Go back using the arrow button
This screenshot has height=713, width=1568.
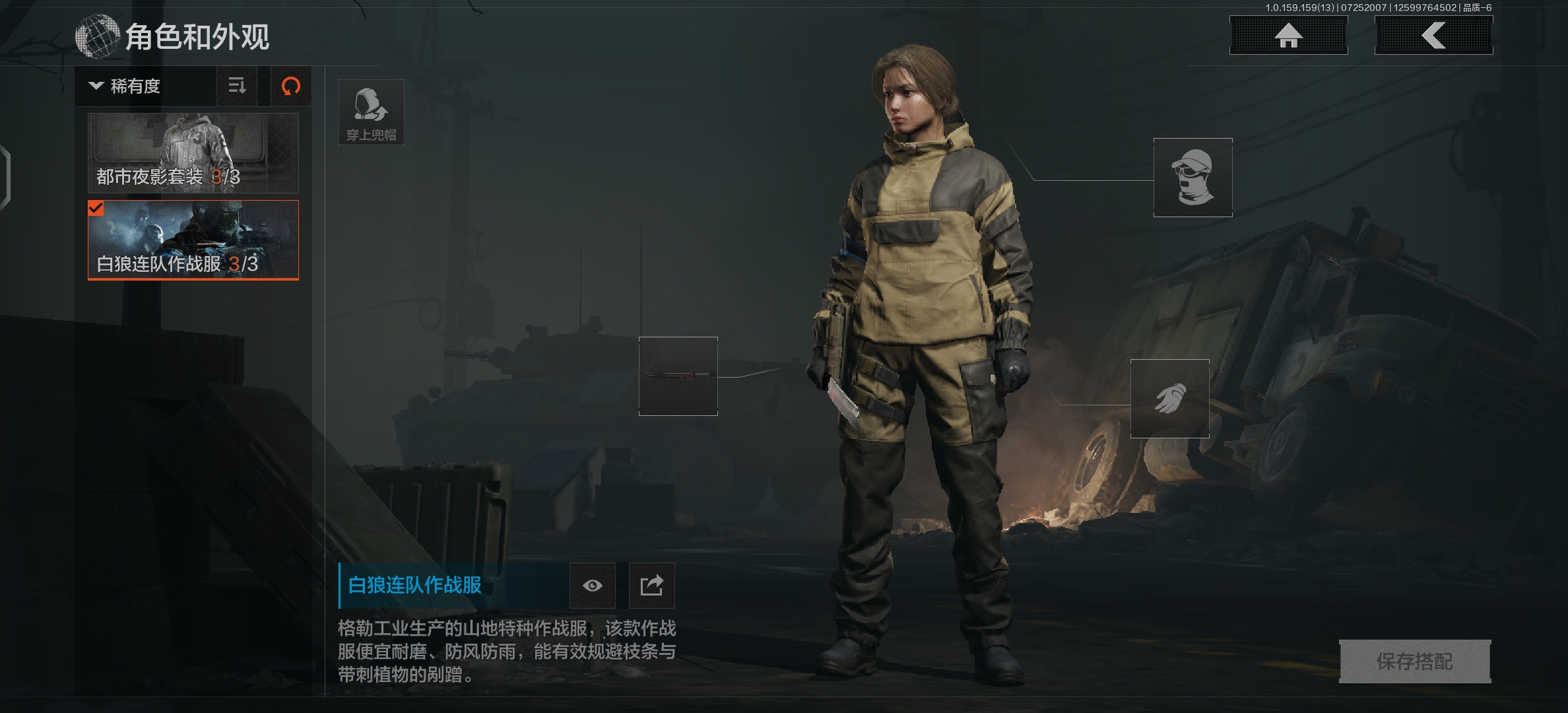pyautogui.click(x=1433, y=36)
